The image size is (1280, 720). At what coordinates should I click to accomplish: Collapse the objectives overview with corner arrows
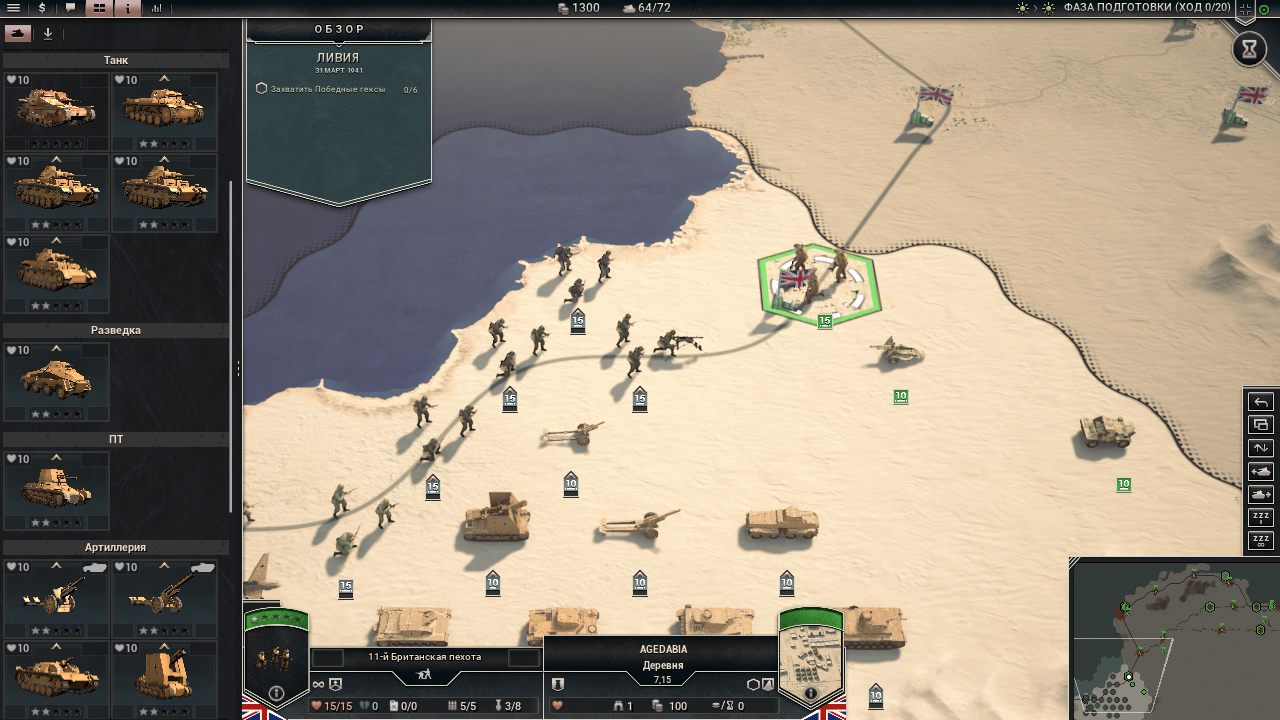pos(1245,10)
